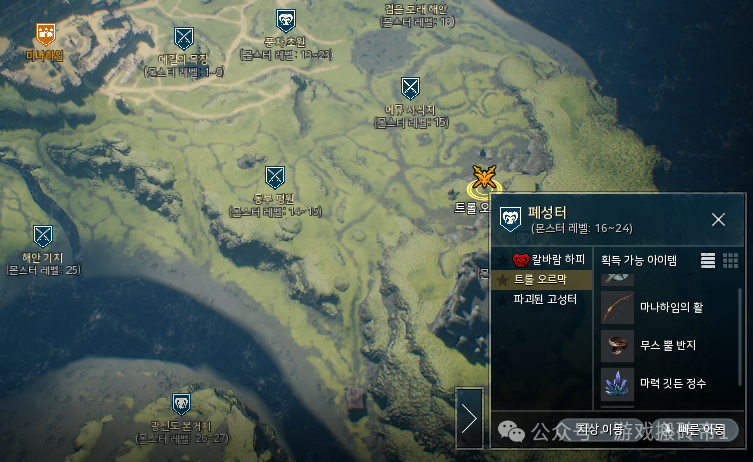Select the 풍차 초원 map marker
Image resolution: width=753 pixels, height=462 pixels.
point(285,21)
